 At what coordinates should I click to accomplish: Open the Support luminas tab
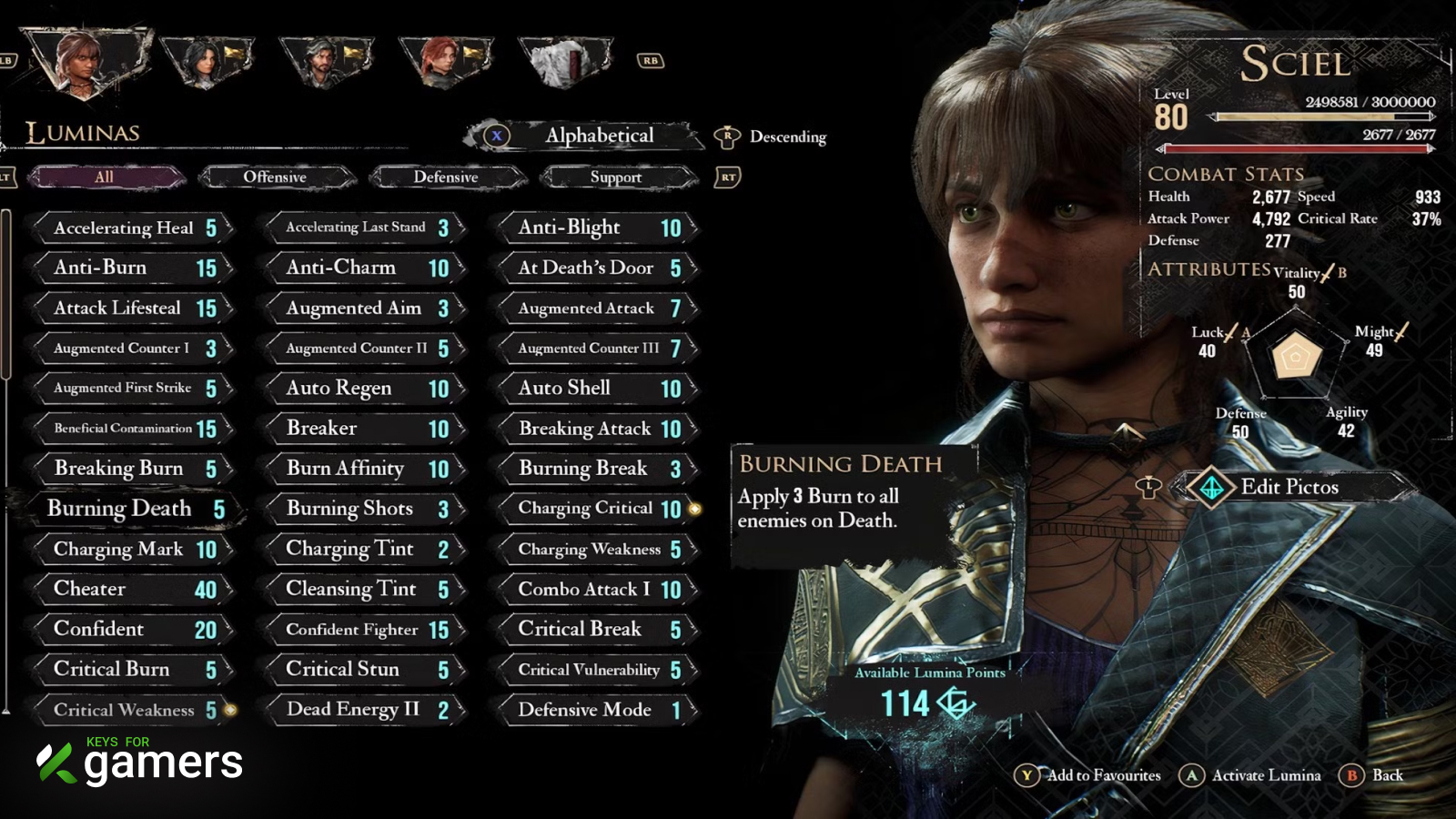point(616,177)
